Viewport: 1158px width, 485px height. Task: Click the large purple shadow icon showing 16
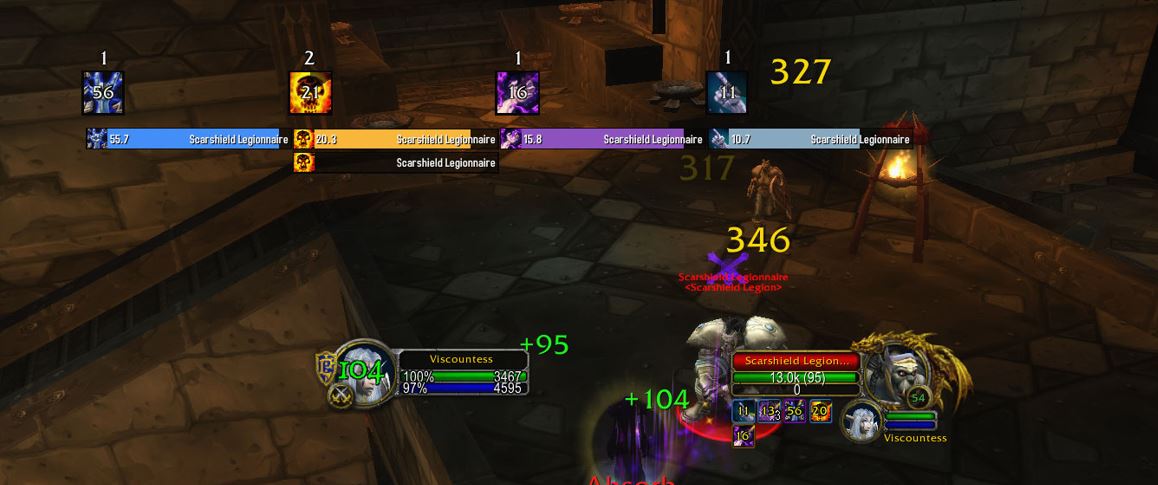[x=518, y=93]
